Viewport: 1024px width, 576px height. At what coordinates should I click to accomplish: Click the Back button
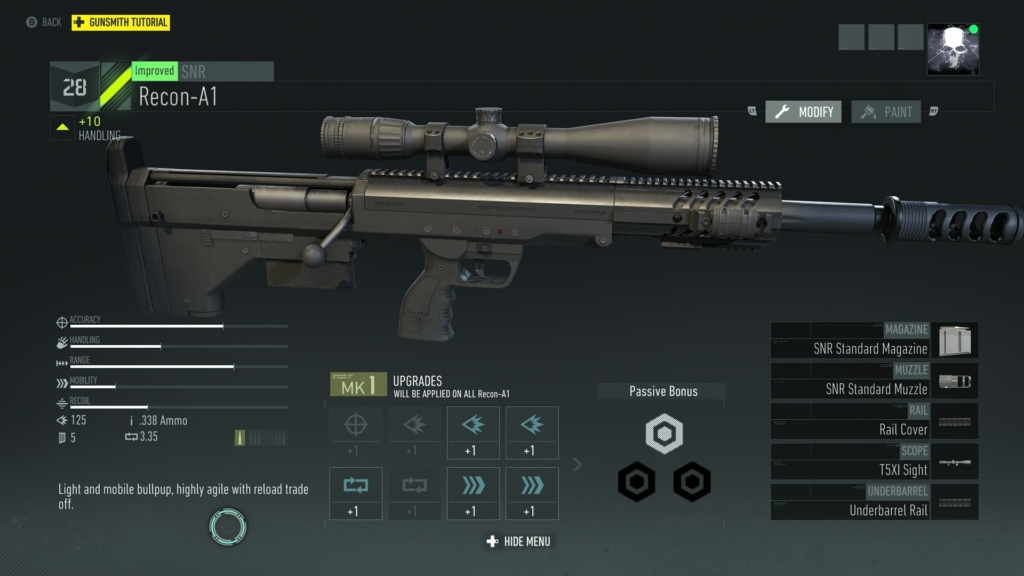[x=44, y=22]
